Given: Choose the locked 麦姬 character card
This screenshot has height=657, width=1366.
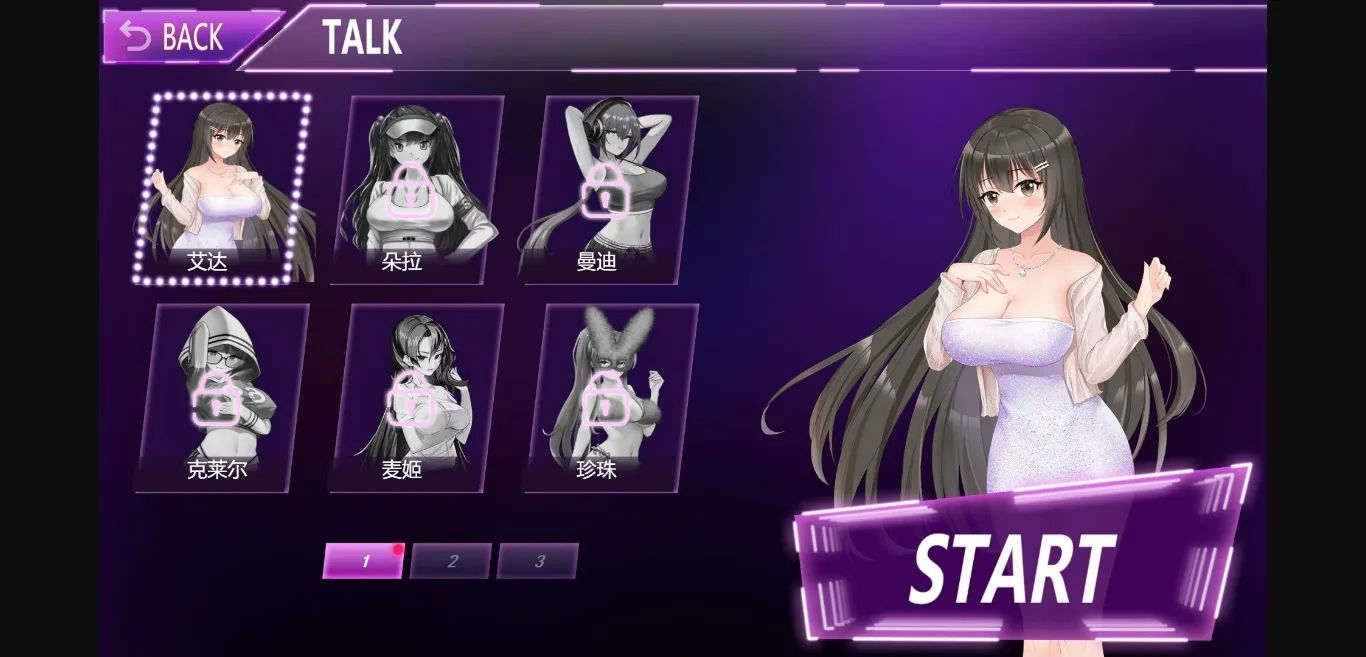Looking at the screenshot, I should pyautogui.click(x=415, y=398).
